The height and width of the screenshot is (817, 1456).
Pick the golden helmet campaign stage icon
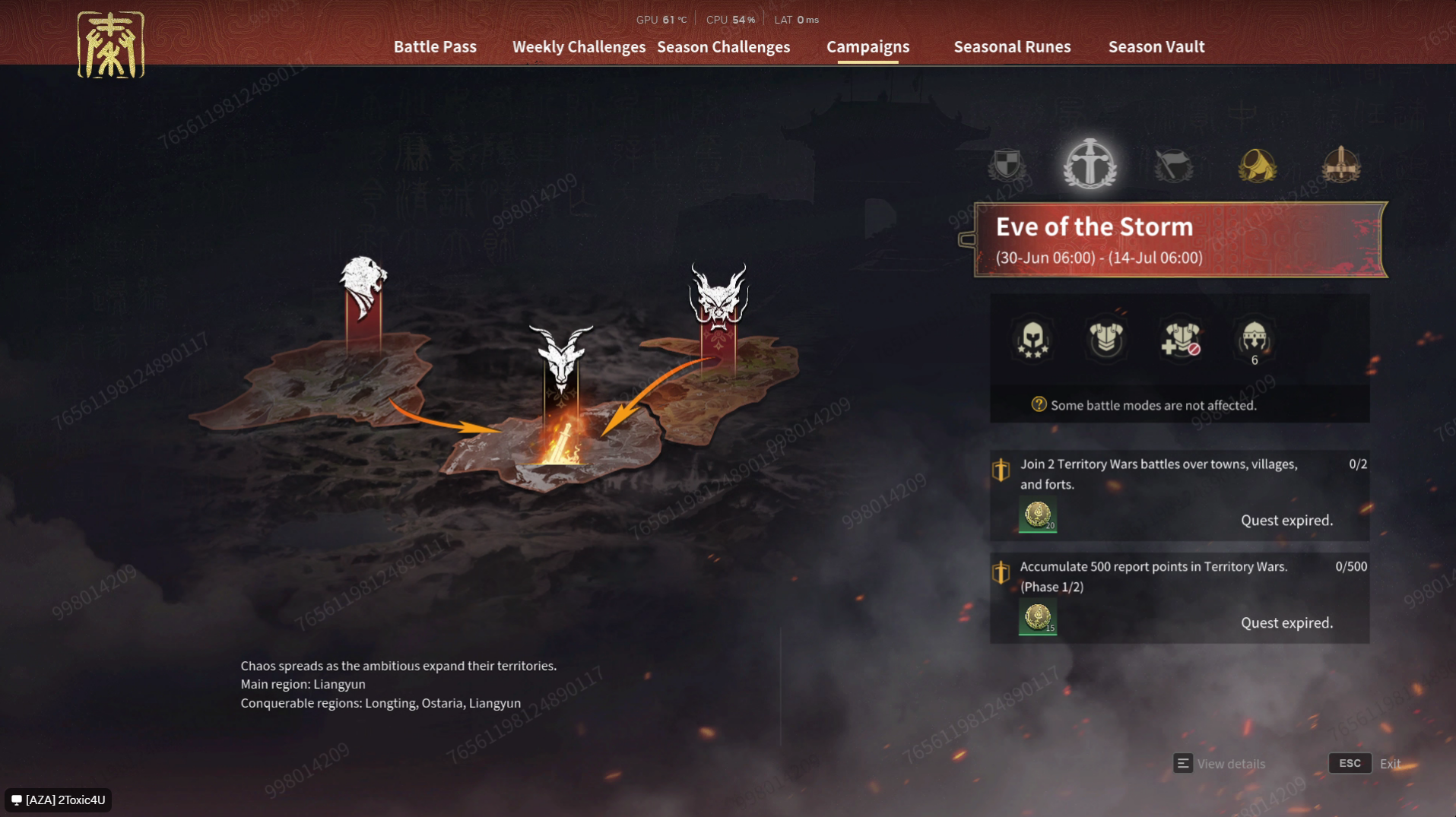point(1257,164)
